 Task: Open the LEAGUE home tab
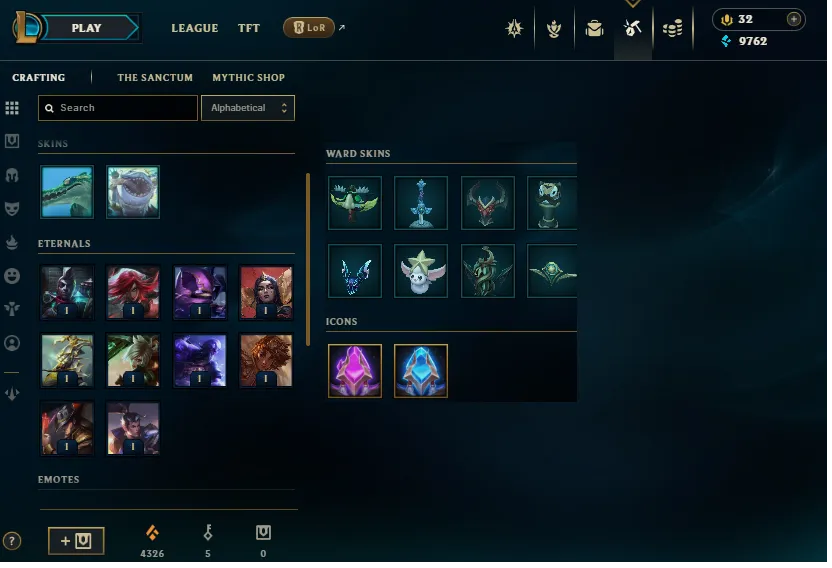coord(194,28)
